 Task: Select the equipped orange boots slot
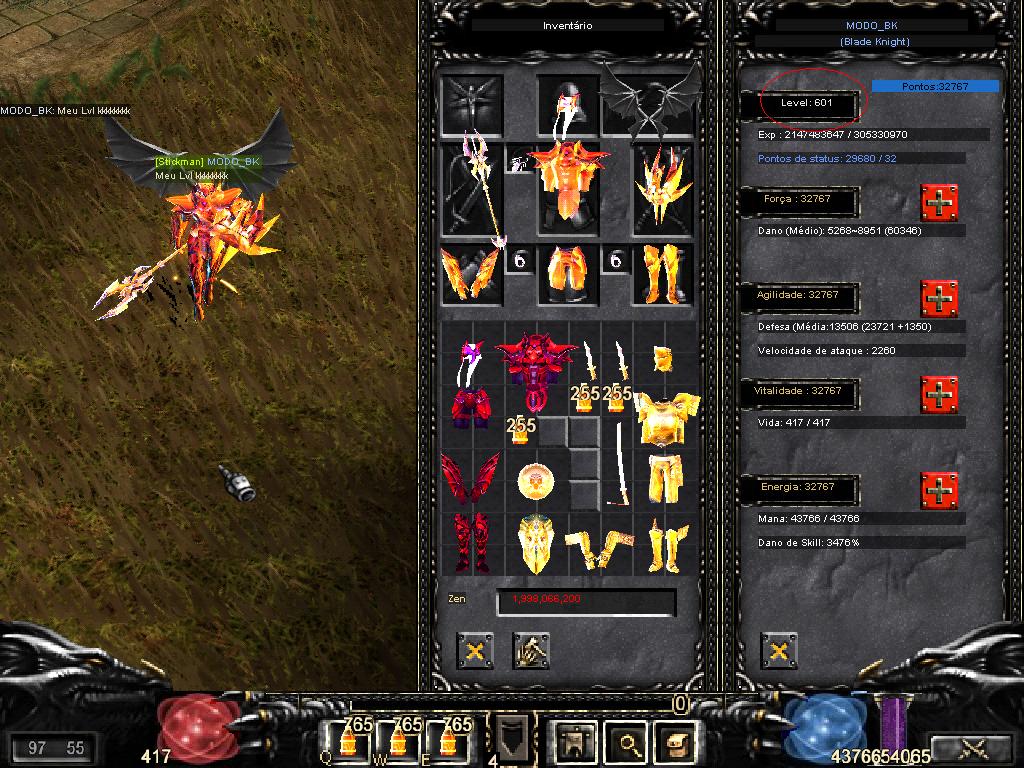tap(662, 273)
